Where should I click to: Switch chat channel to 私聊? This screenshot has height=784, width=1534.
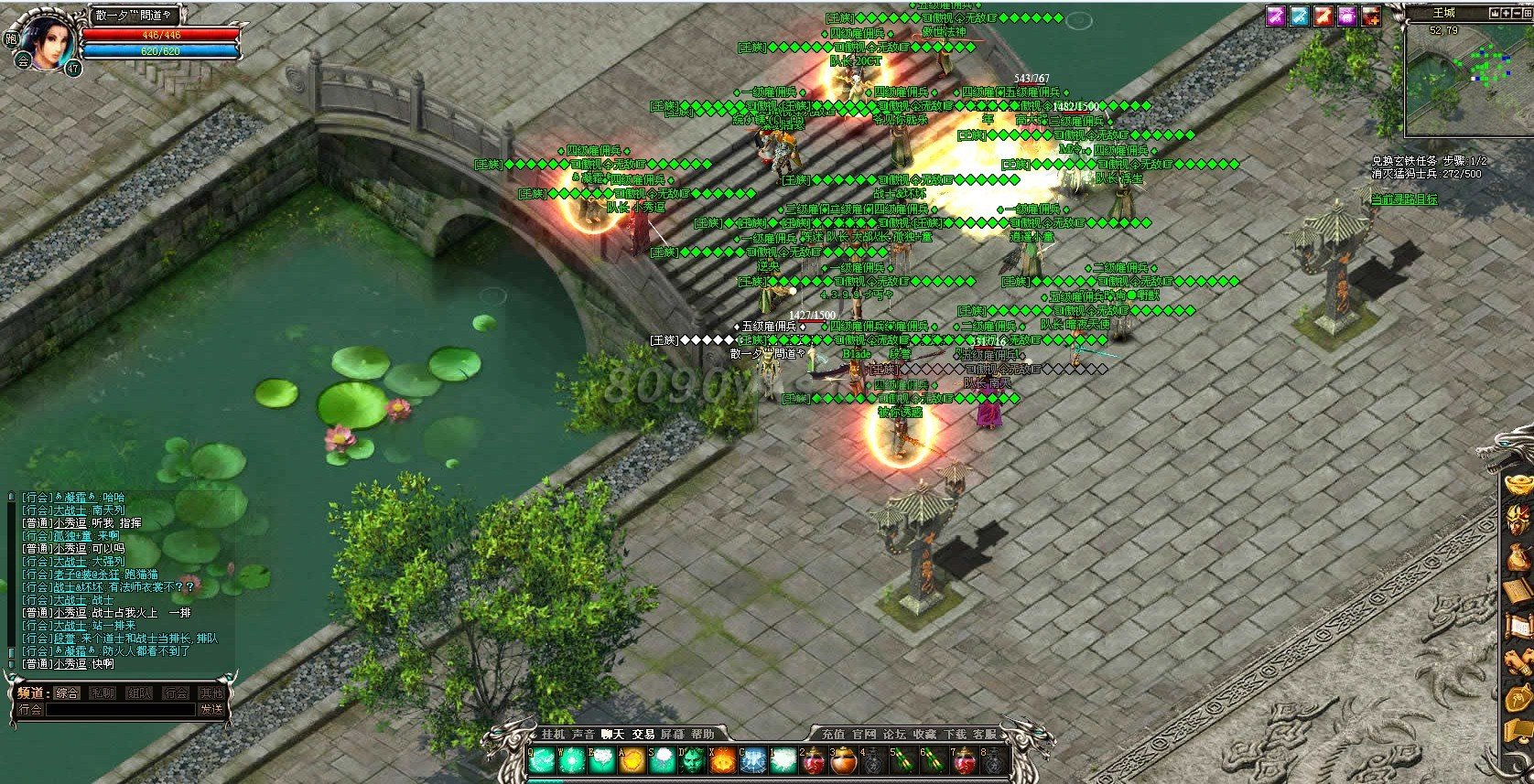click(x=103, y=693)
